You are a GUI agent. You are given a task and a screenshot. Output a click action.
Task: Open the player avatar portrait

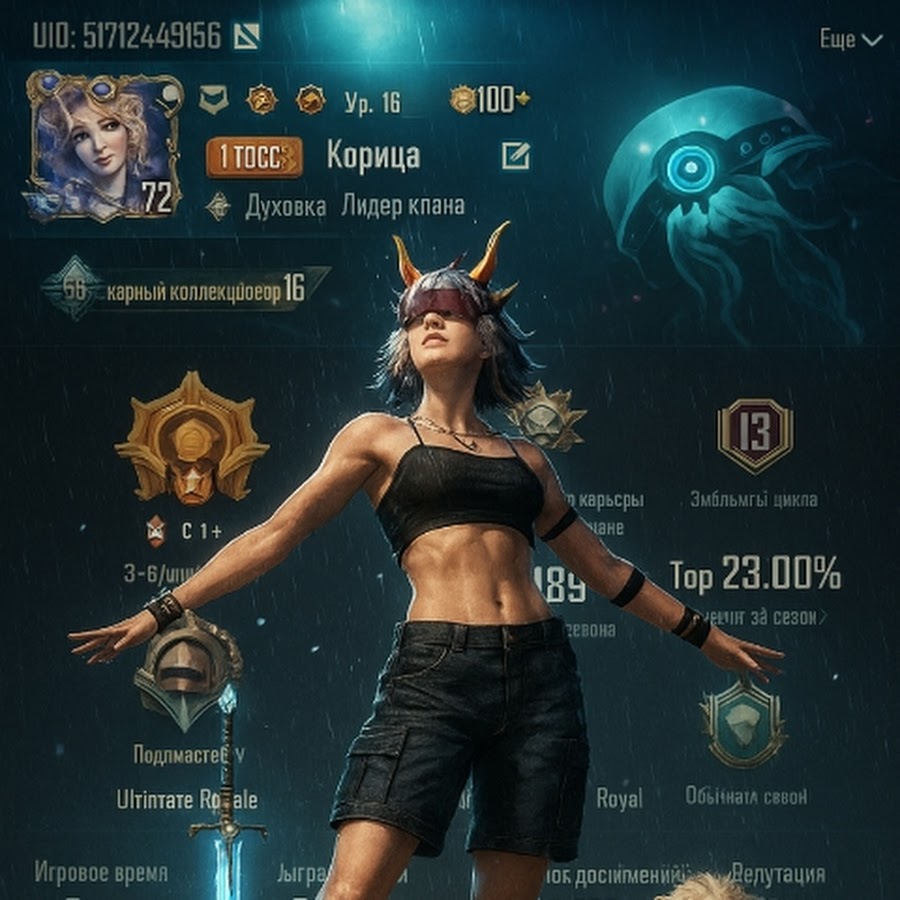105,143
